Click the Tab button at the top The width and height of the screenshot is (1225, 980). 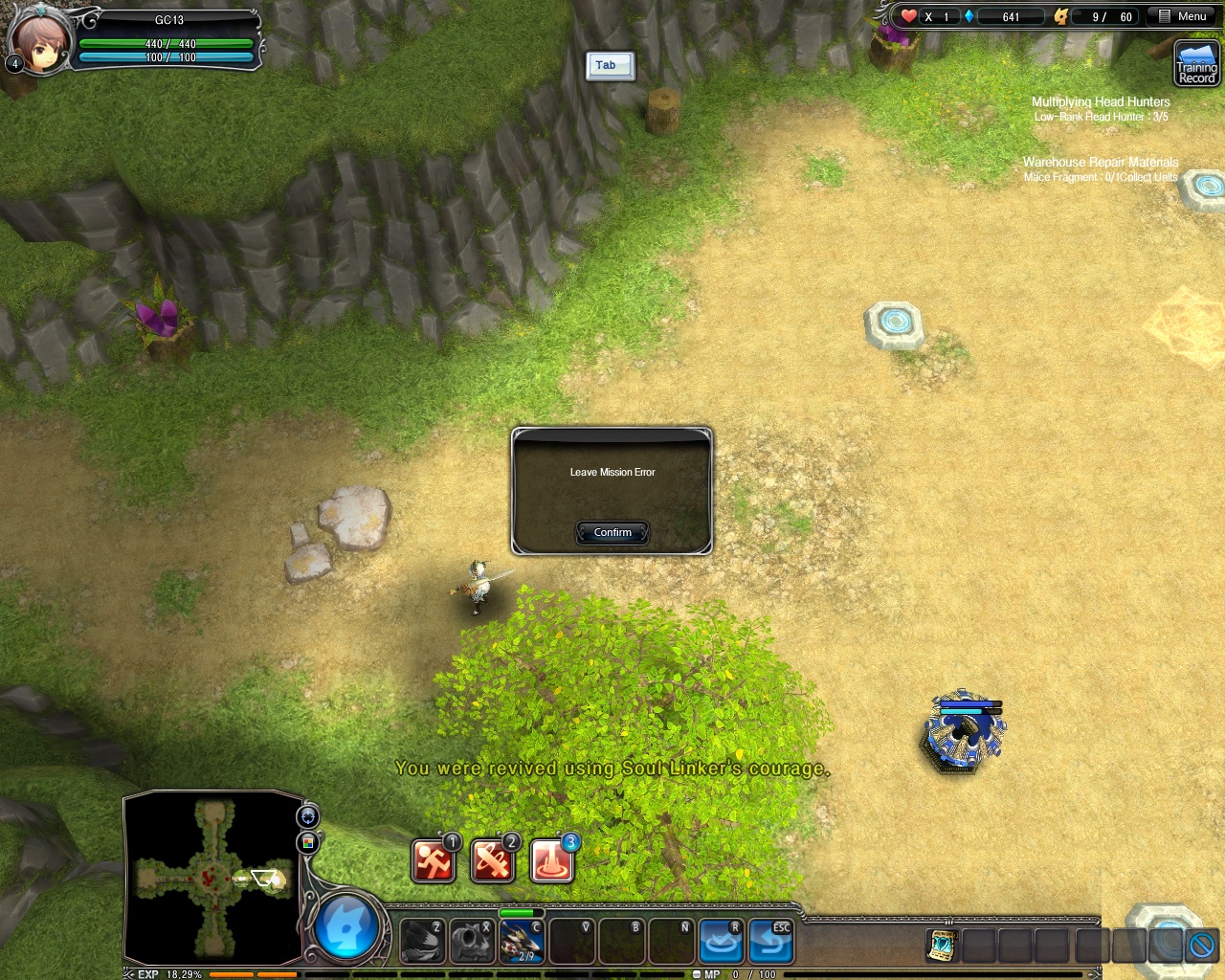tap(610, 65)
